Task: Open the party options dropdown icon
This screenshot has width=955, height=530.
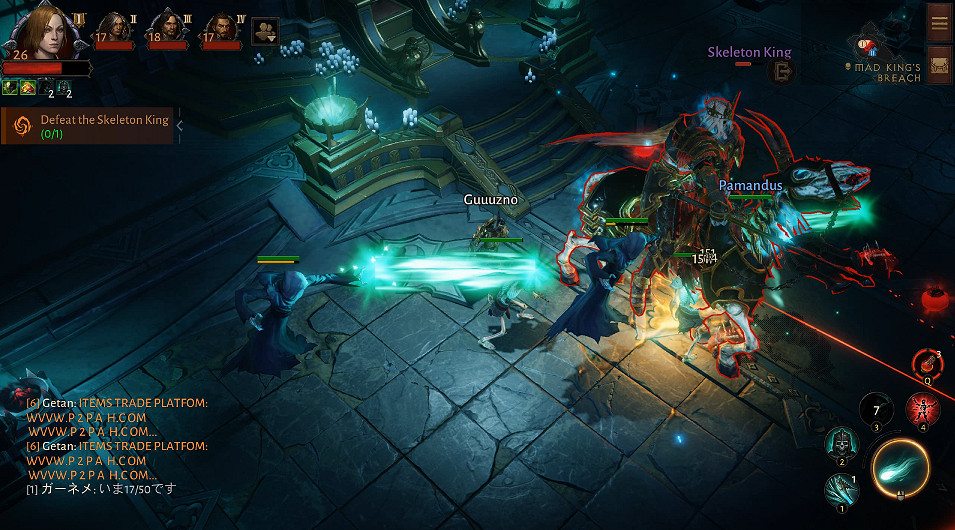Action: [x=265, y=31]
